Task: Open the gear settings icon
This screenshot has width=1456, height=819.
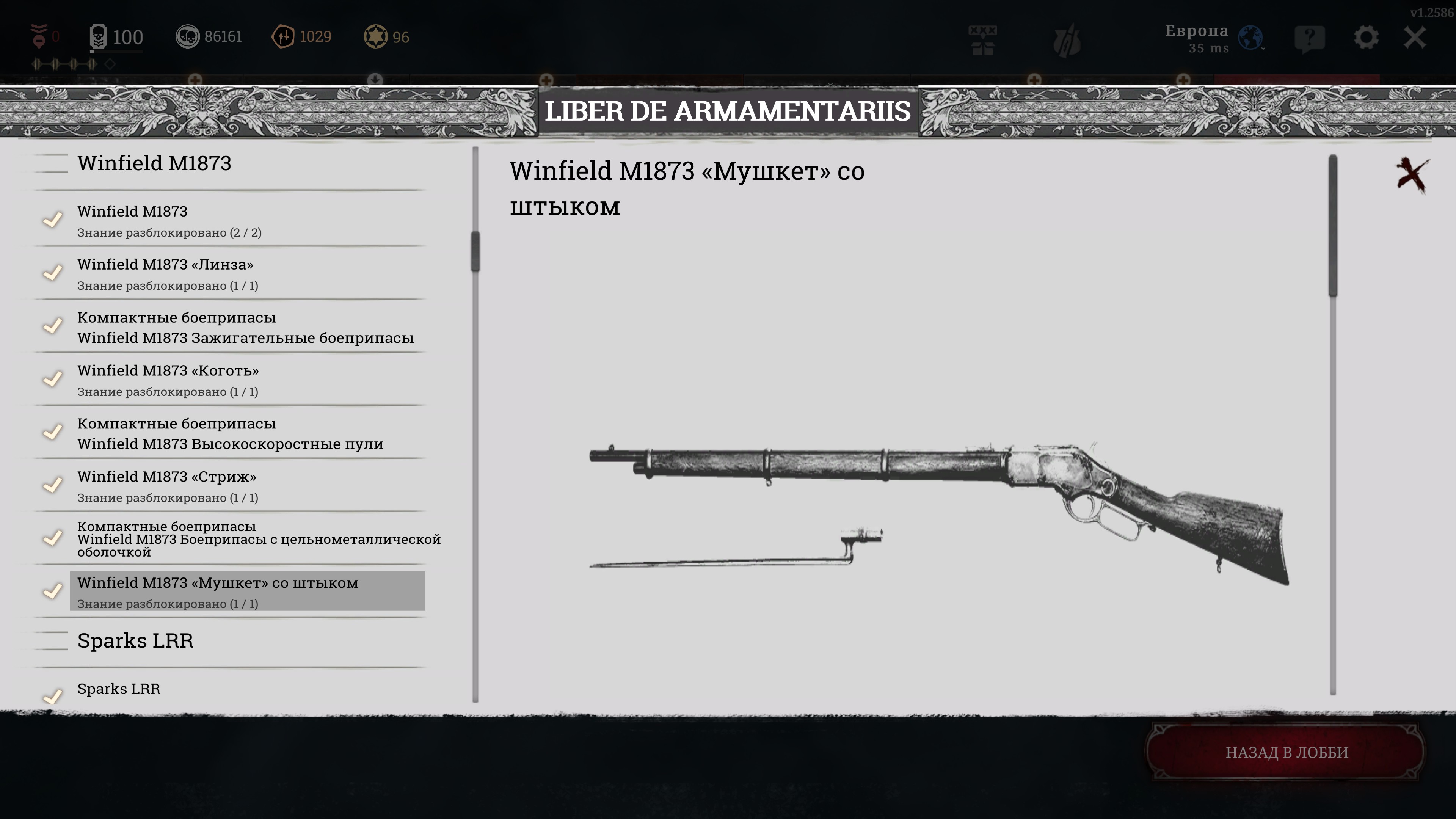Action: coord(1365,38)
